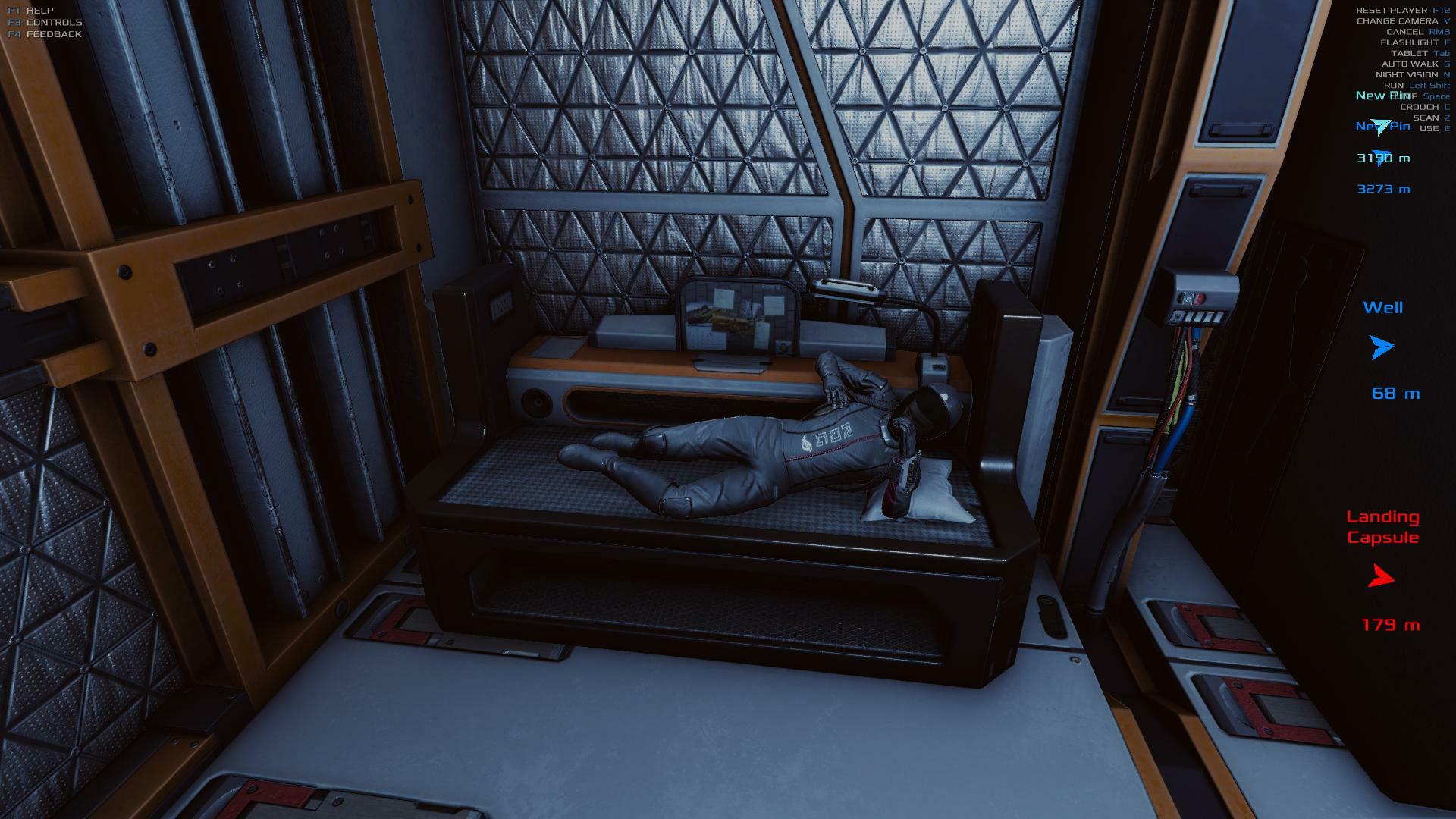Select the Well waypoint arrow marker
Viewport: 1456px width, 819px height.
[x=1382, y=347]
